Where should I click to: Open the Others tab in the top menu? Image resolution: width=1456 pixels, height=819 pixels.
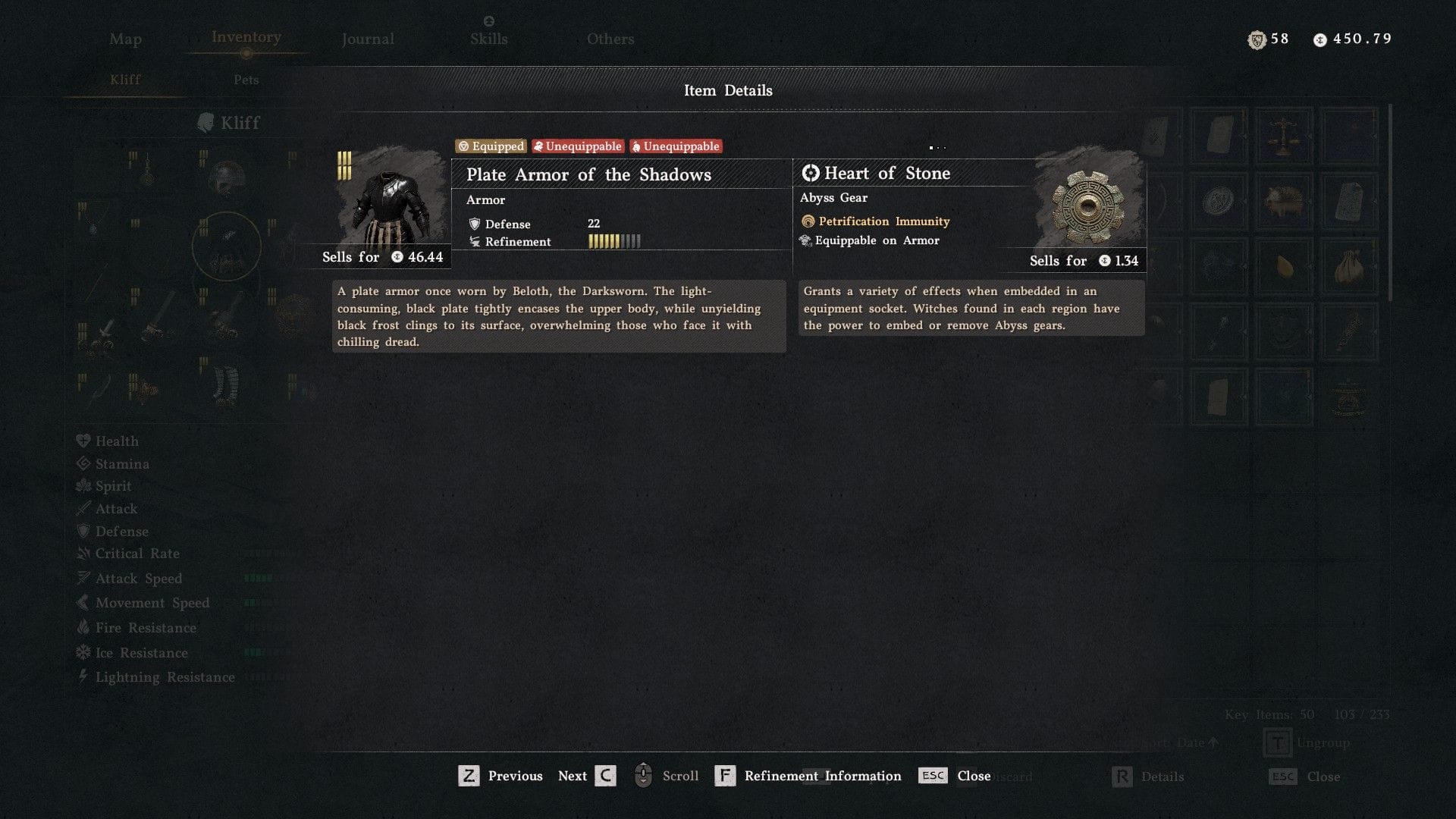[x=610, y=39]
